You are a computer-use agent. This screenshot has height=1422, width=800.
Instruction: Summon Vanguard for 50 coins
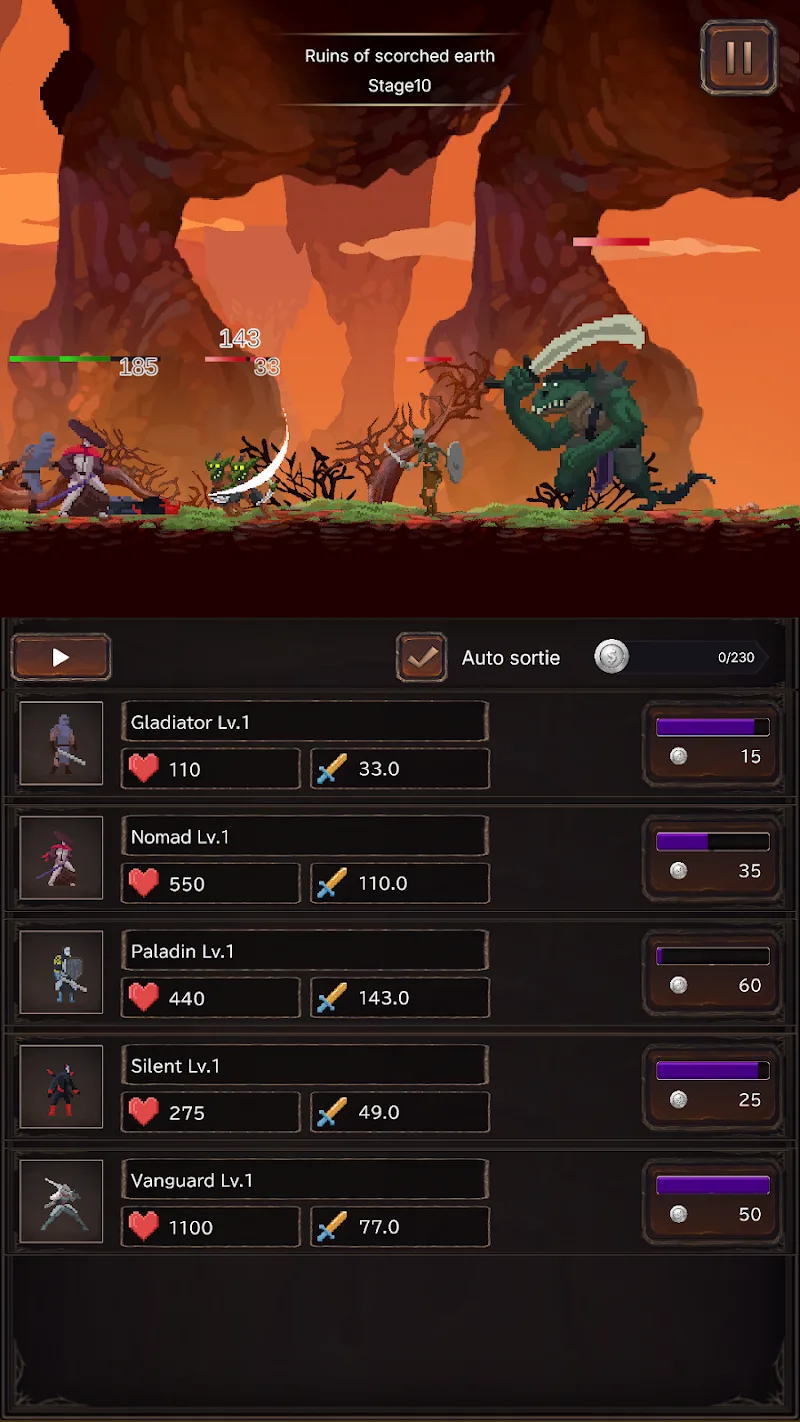click(712, 1201)
